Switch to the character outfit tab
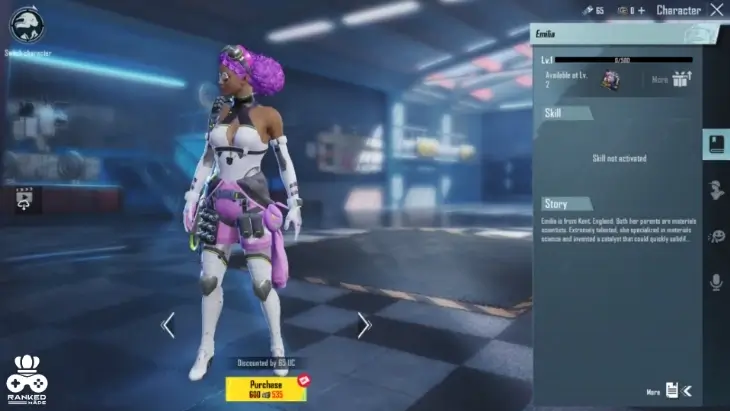 (x=716, y=190)
